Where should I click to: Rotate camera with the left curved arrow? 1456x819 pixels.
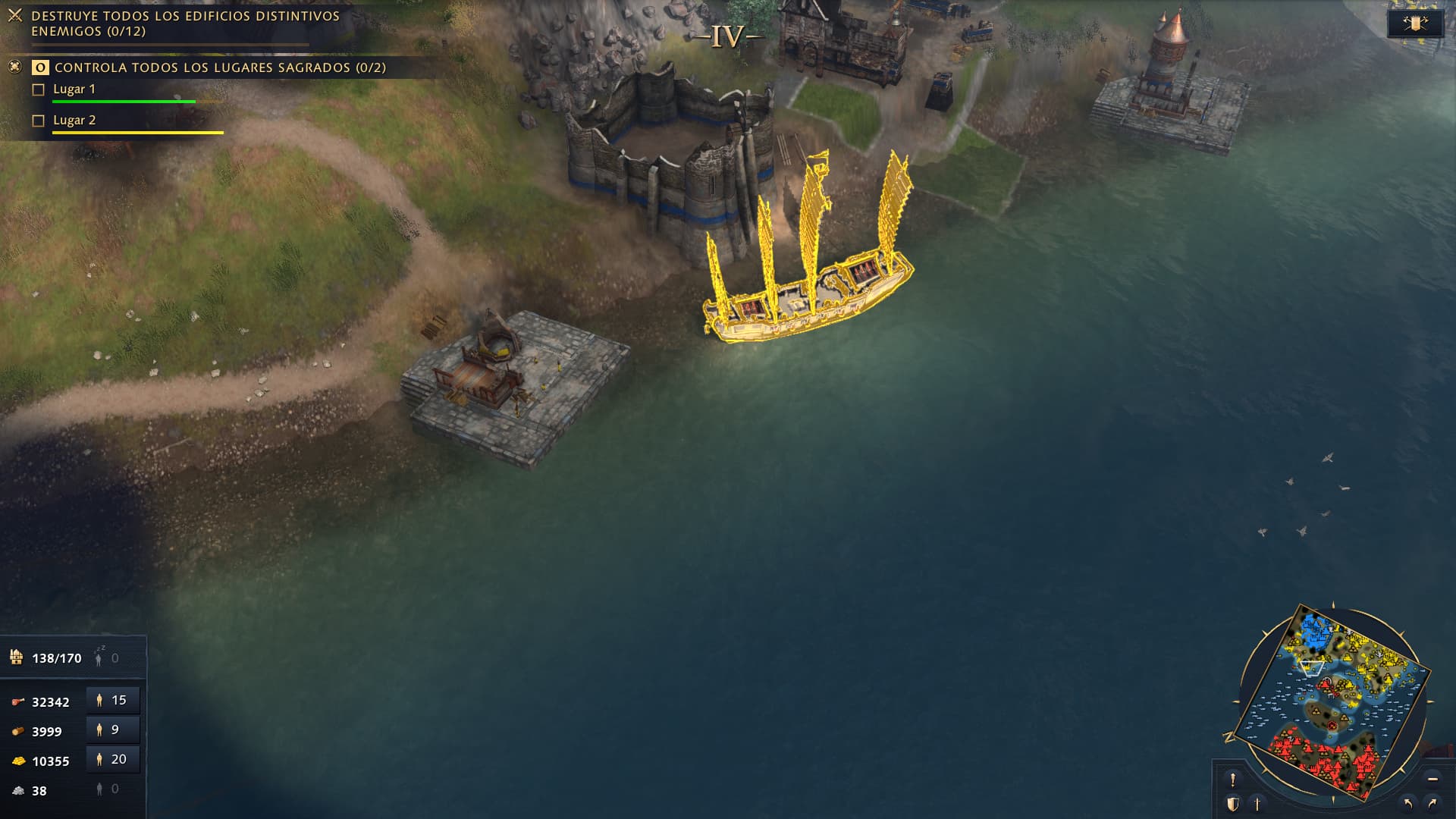(x=1408, y=803)
